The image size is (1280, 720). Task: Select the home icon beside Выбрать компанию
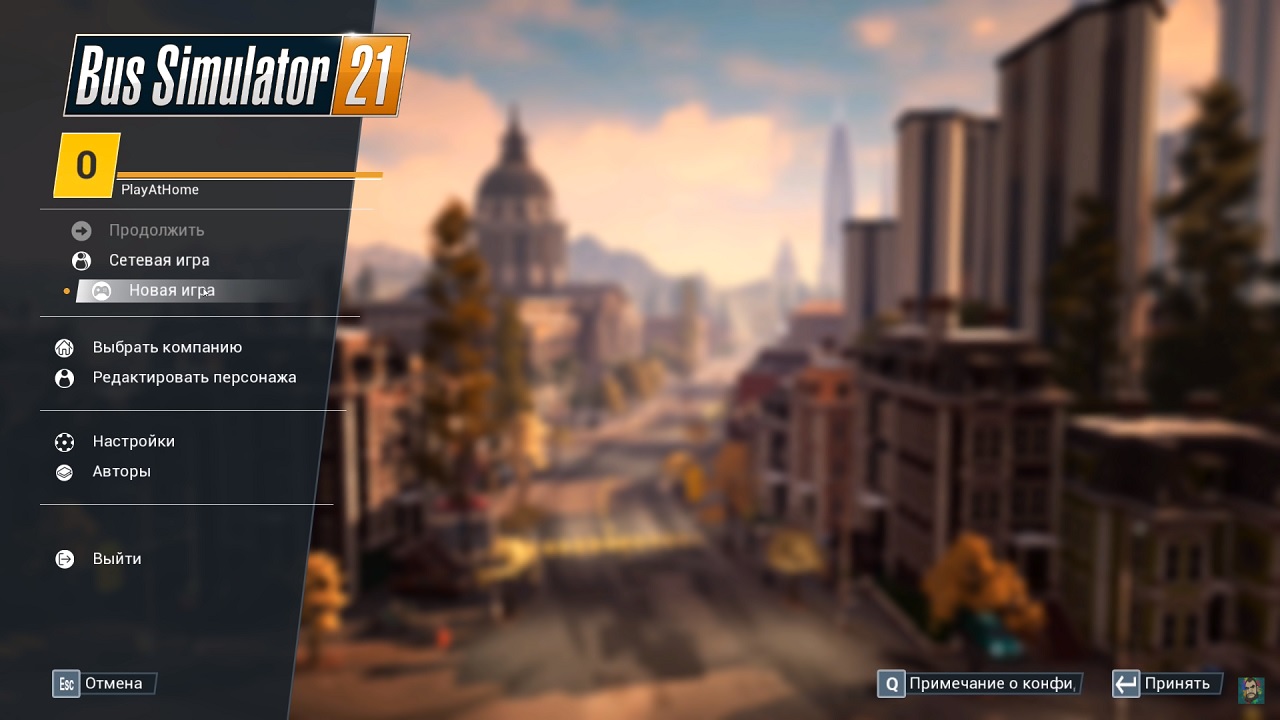click(64, 347)
